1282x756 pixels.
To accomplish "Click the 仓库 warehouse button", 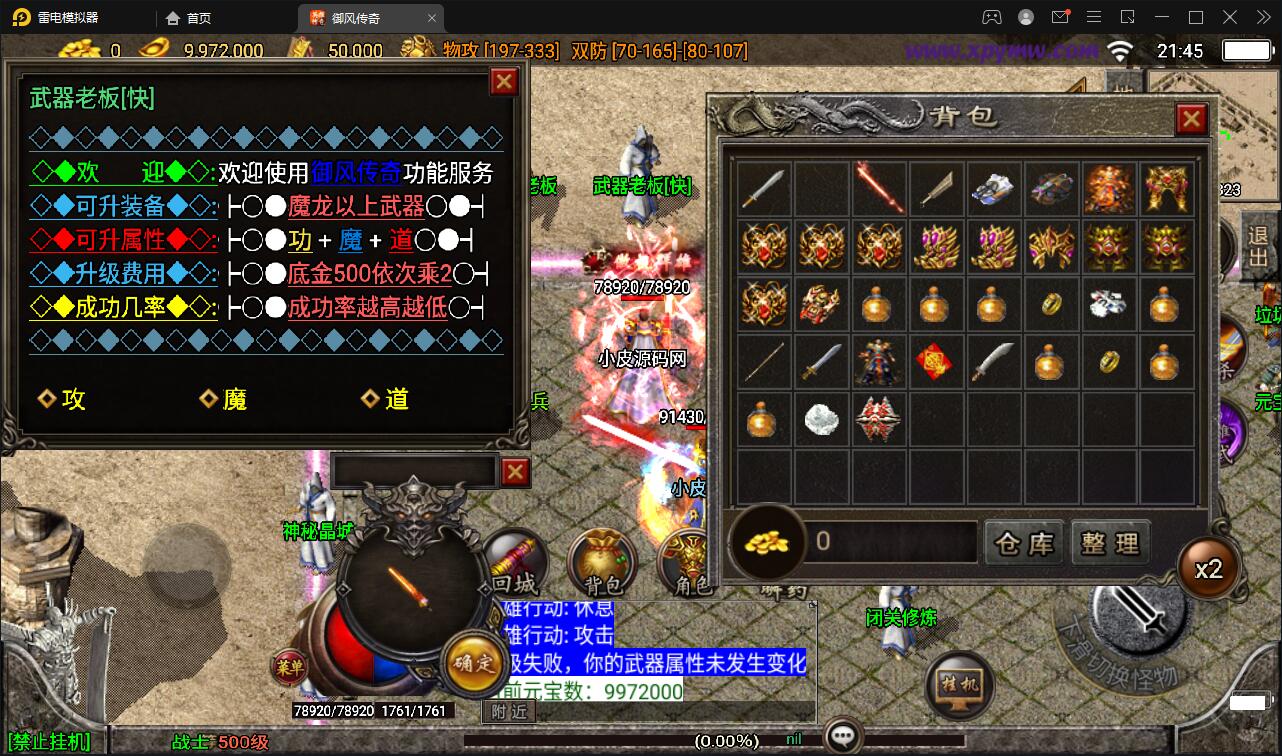I will pyautogui.click(x=1023, y=541).
